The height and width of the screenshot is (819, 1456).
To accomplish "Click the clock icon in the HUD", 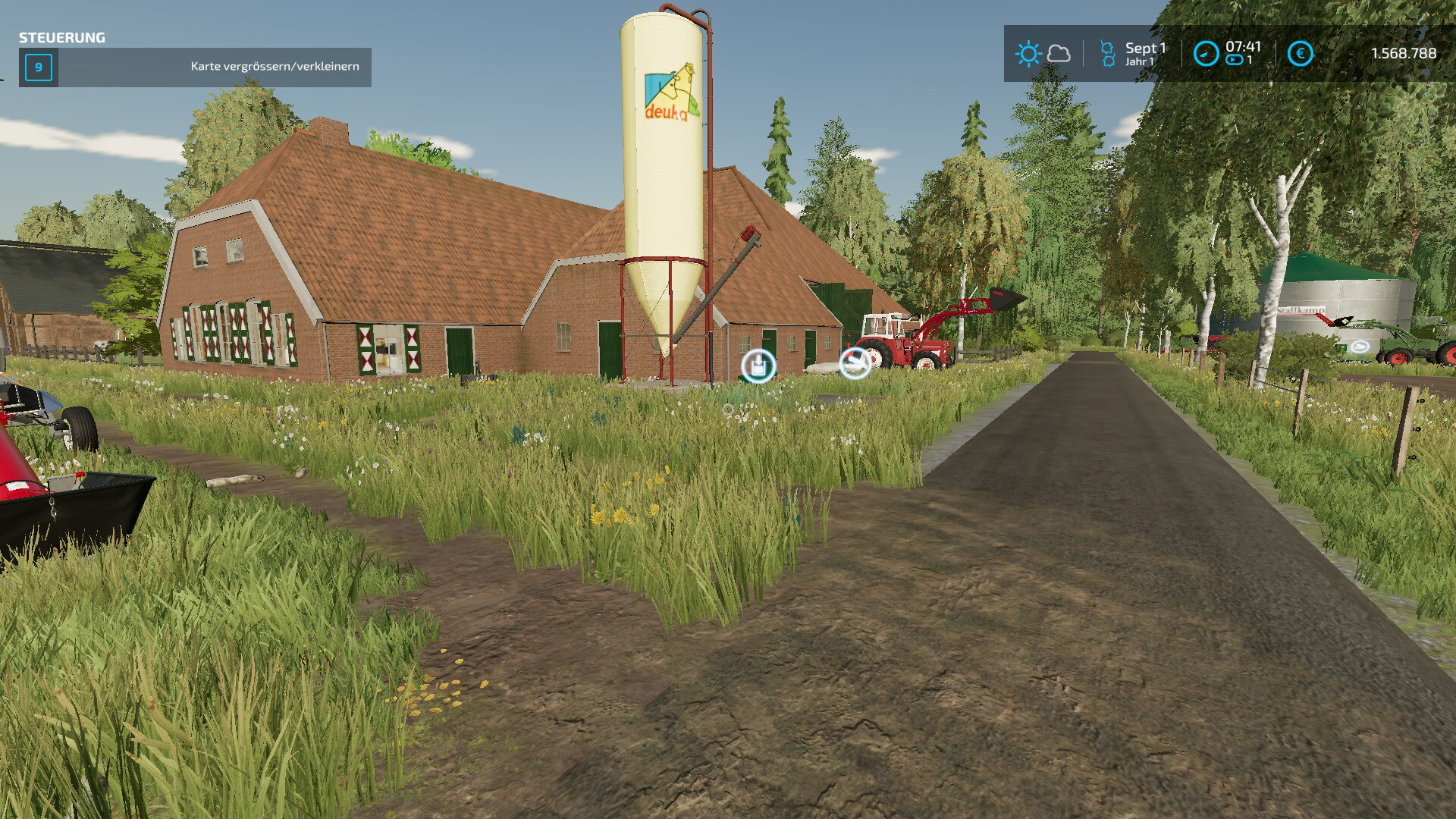I will (x=1206, y=54).
